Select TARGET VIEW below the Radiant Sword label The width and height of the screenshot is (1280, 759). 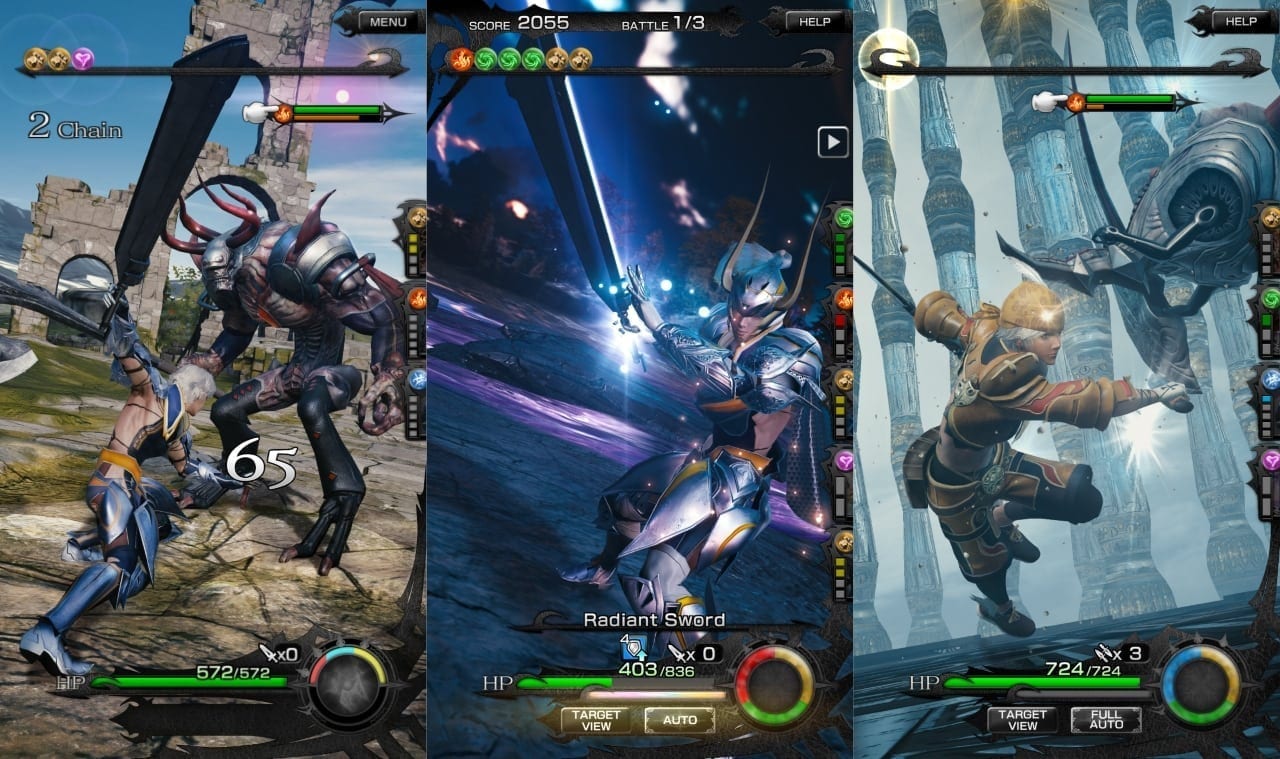coord(596,720)
